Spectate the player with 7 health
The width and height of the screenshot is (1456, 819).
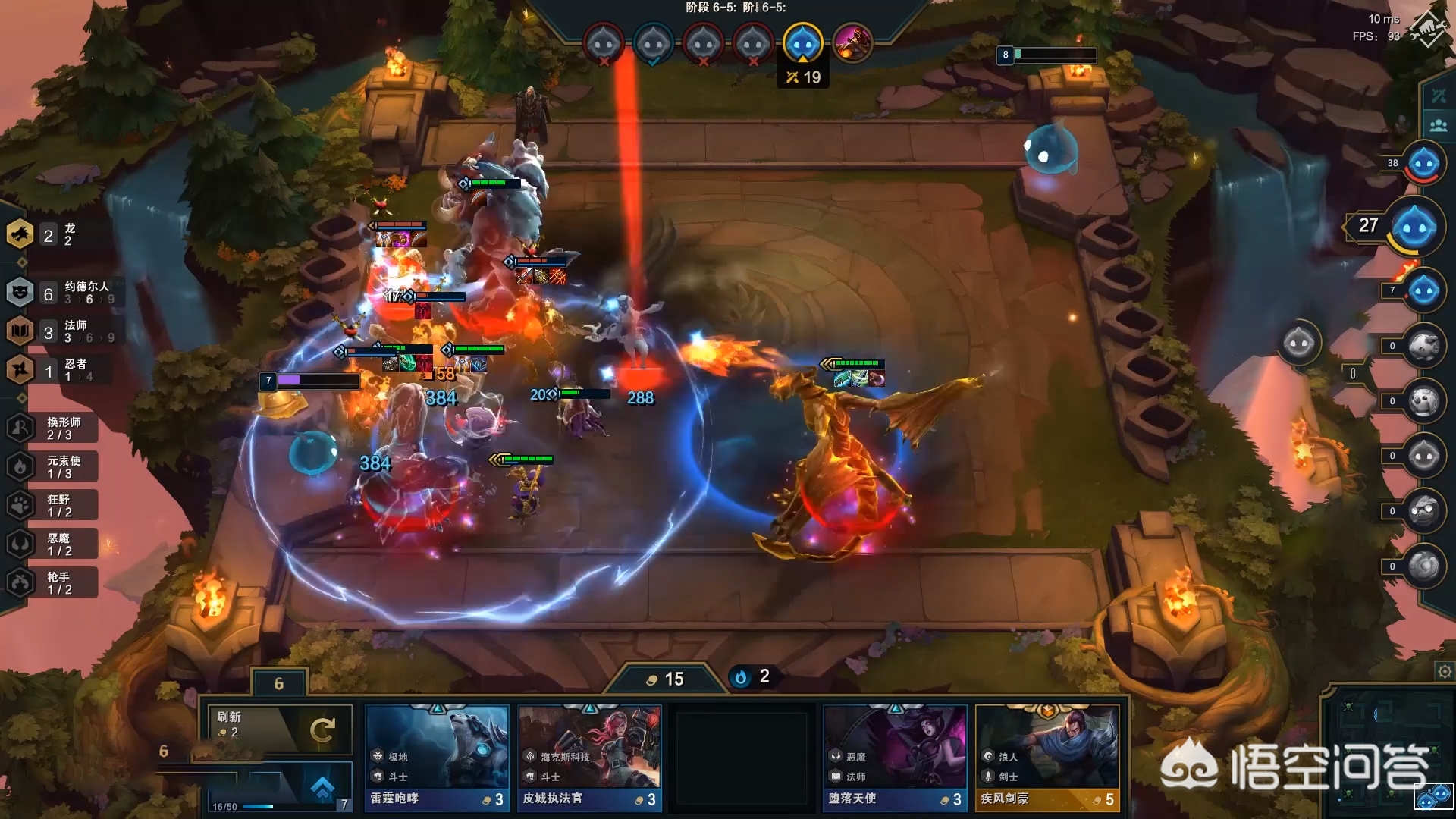point(1423,291)
